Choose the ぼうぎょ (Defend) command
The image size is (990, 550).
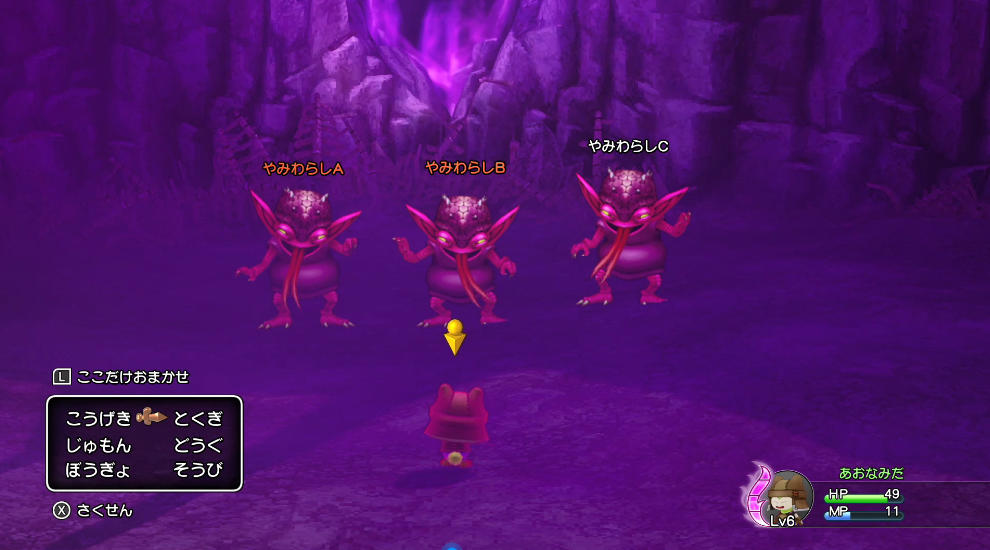[x=98, y=469]
